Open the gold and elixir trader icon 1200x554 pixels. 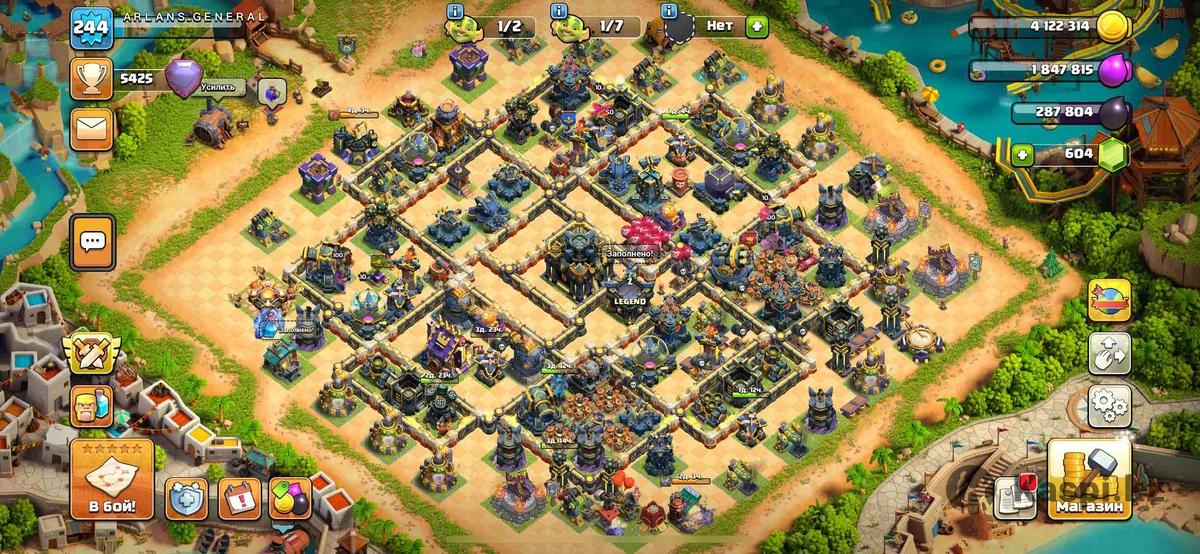(x=293, y=497)
